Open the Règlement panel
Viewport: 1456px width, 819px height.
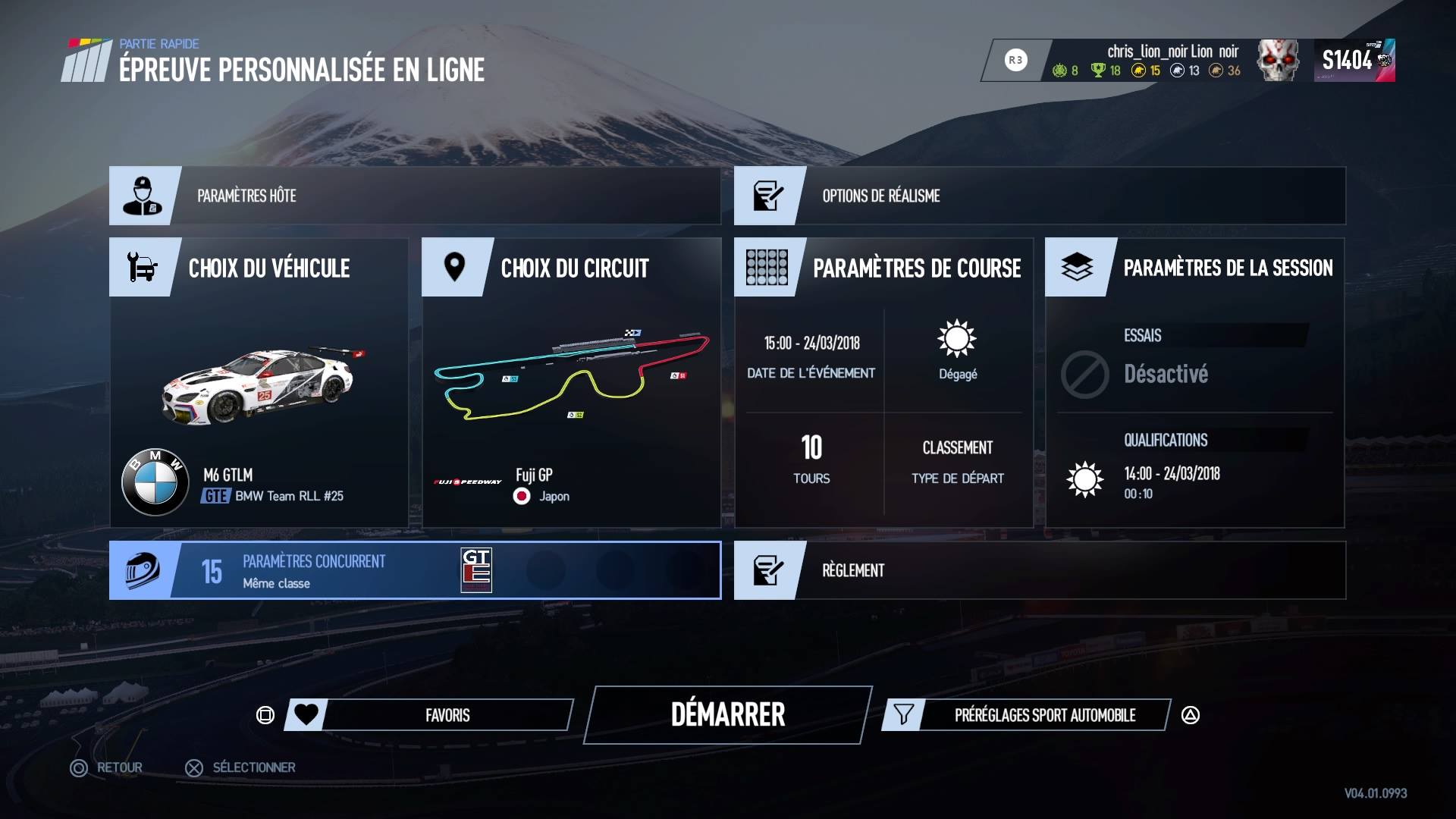pos(1039,570)
